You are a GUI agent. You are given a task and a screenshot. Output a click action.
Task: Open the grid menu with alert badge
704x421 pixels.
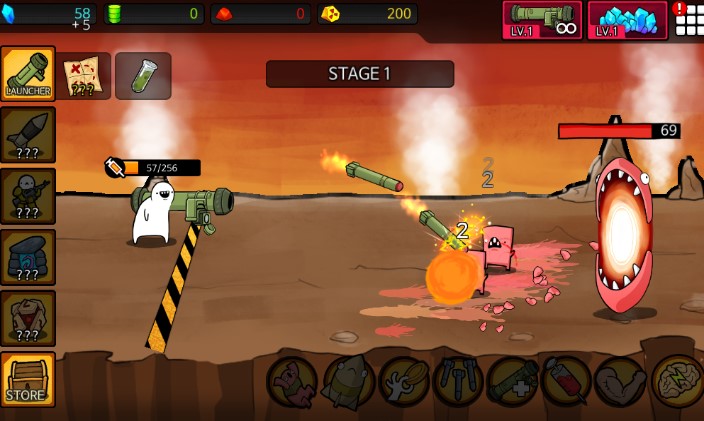688,18
